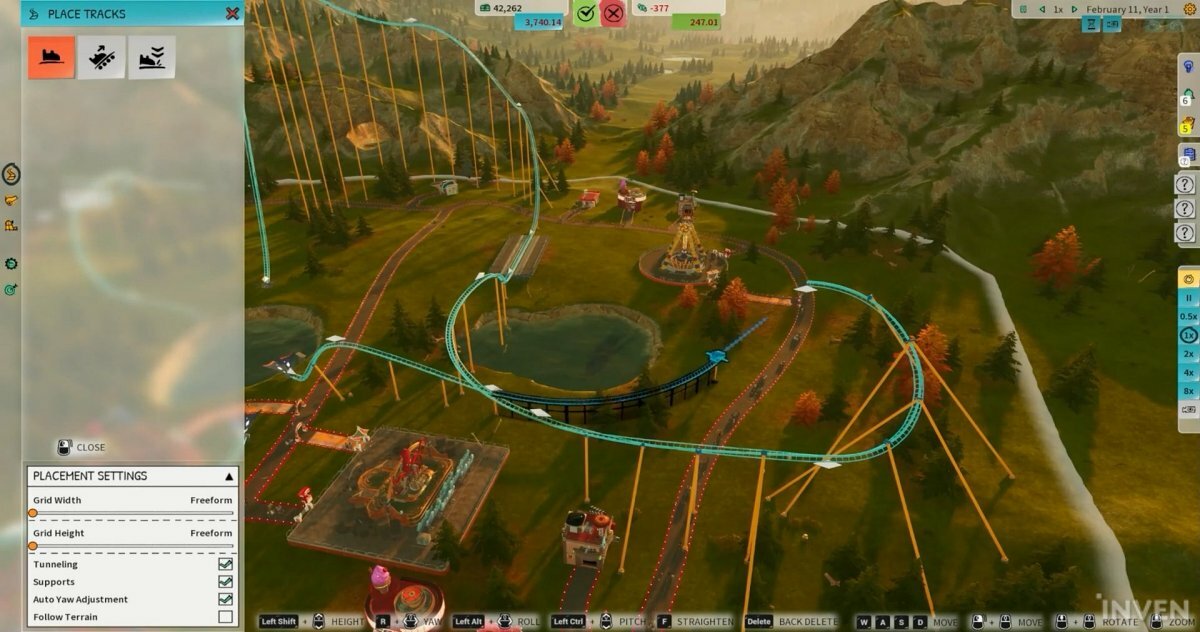The height and width of the screenshot is (632, 1200).
Task: Pause the game with the pause button
Action: point(1189,298)
